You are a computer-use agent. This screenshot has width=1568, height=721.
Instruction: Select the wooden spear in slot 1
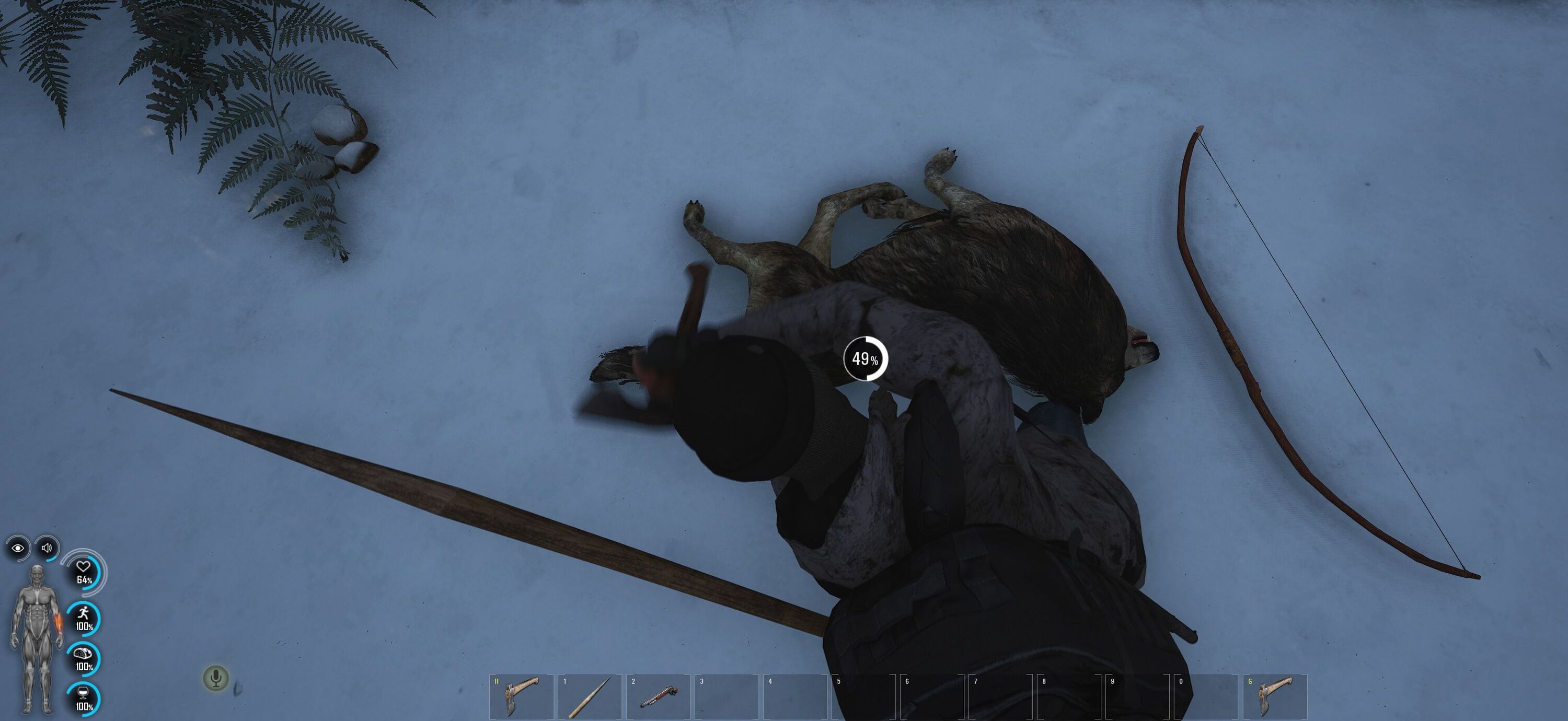pos(590,696)
